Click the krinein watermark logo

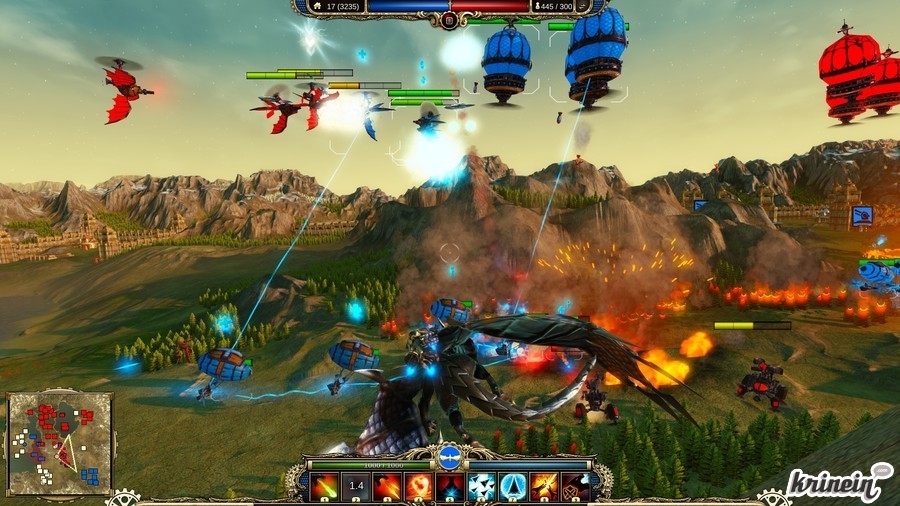[838, 483]
